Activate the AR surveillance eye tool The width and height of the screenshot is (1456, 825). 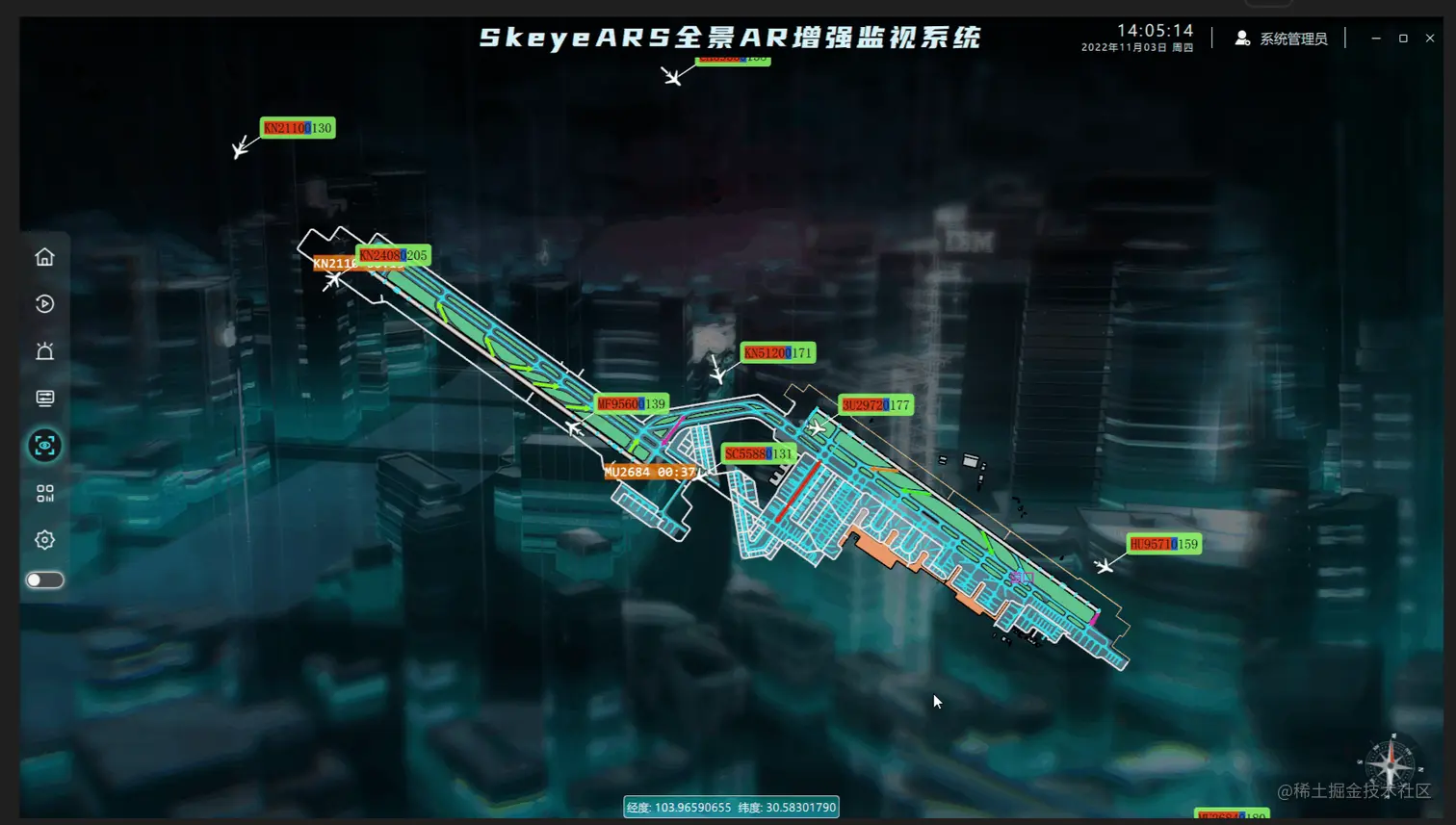(44, 447)
